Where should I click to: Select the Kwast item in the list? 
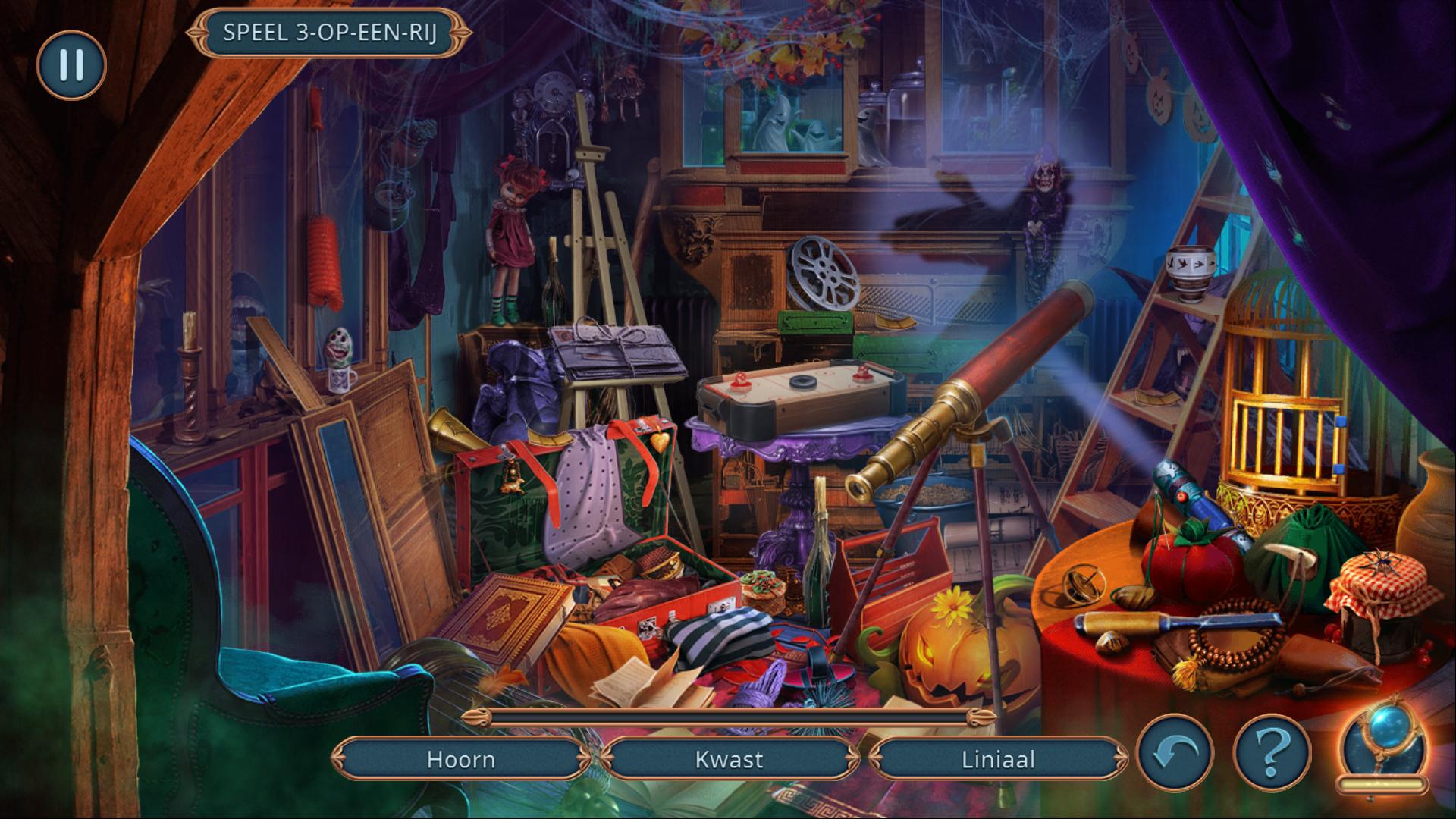pyautogui.click(x=729, y=759)
